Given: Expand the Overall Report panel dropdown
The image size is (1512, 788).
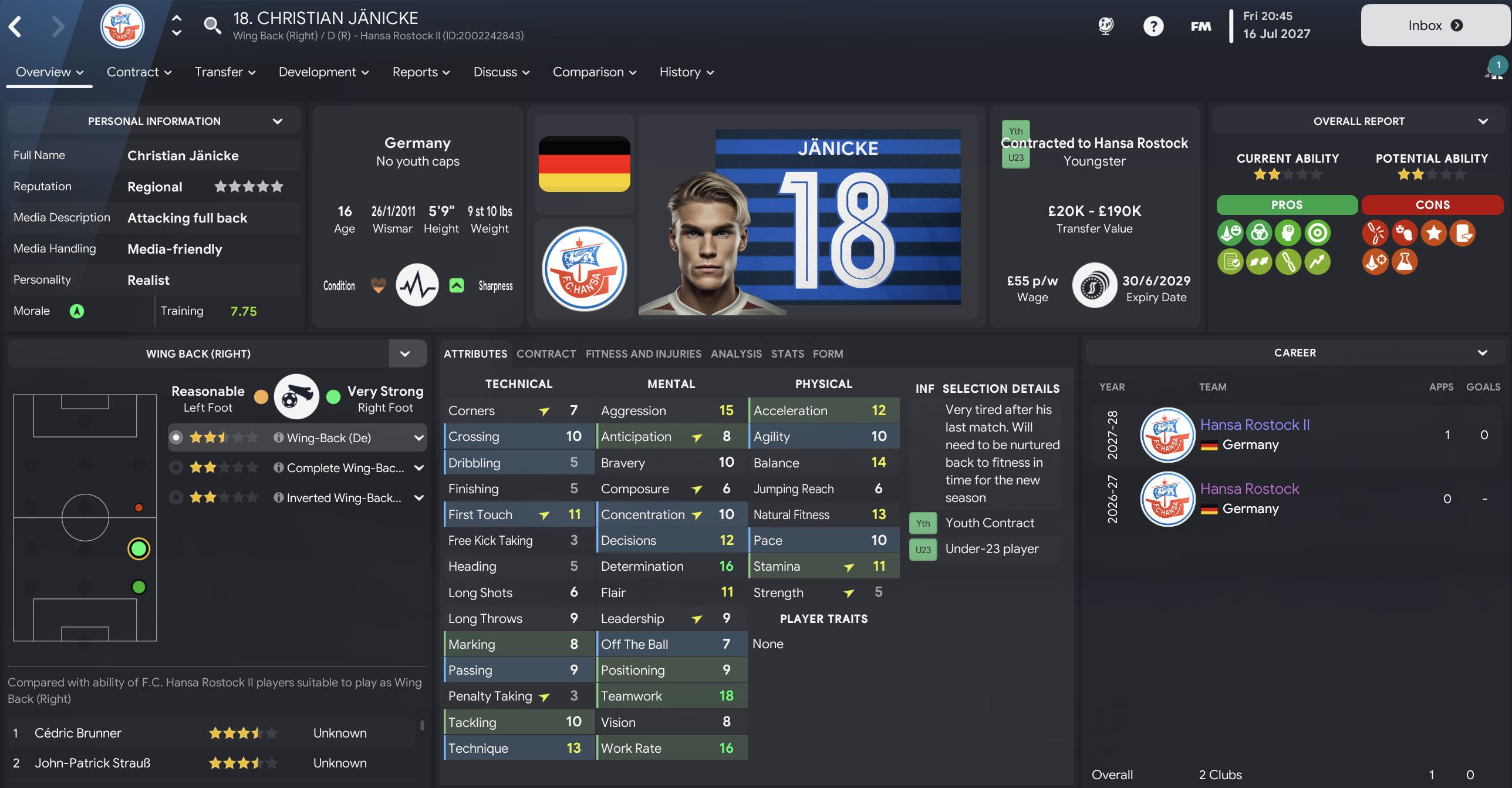Looking at the screenshot, I should coord(1483,122).
